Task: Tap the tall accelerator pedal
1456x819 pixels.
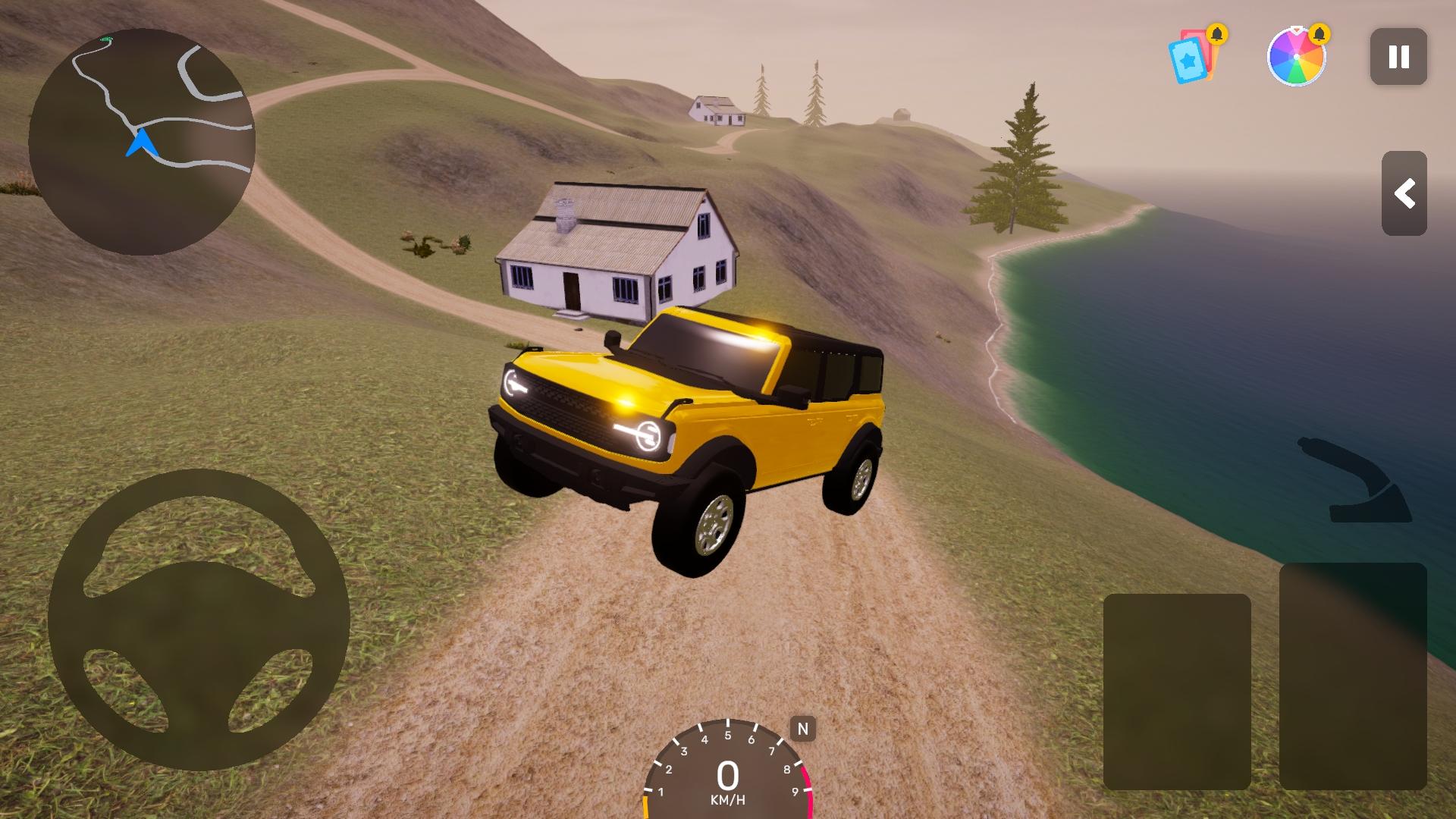Action: 1353,676
